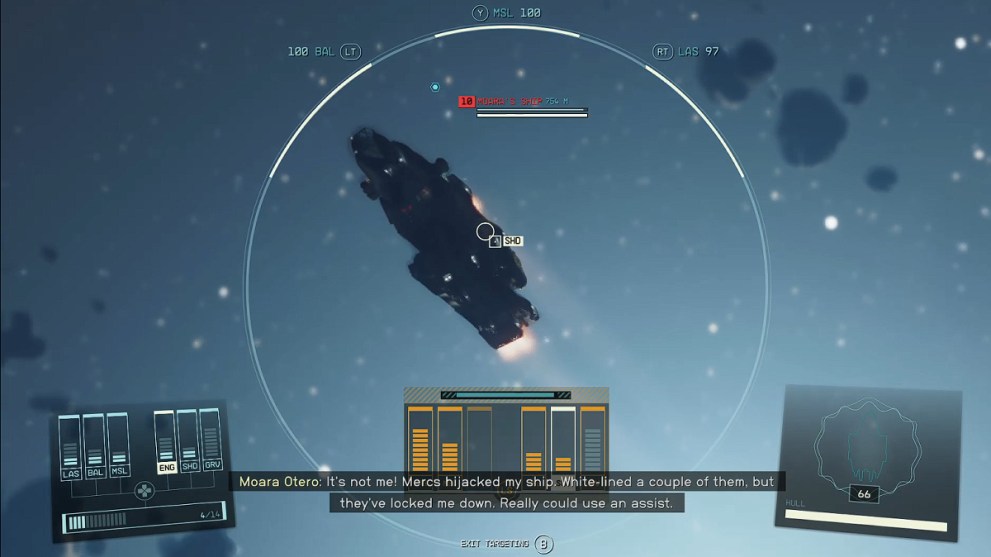This screenshot has height=557, width=991.
Task: Select the LAS power allocation column
Action: coord(70,447)
